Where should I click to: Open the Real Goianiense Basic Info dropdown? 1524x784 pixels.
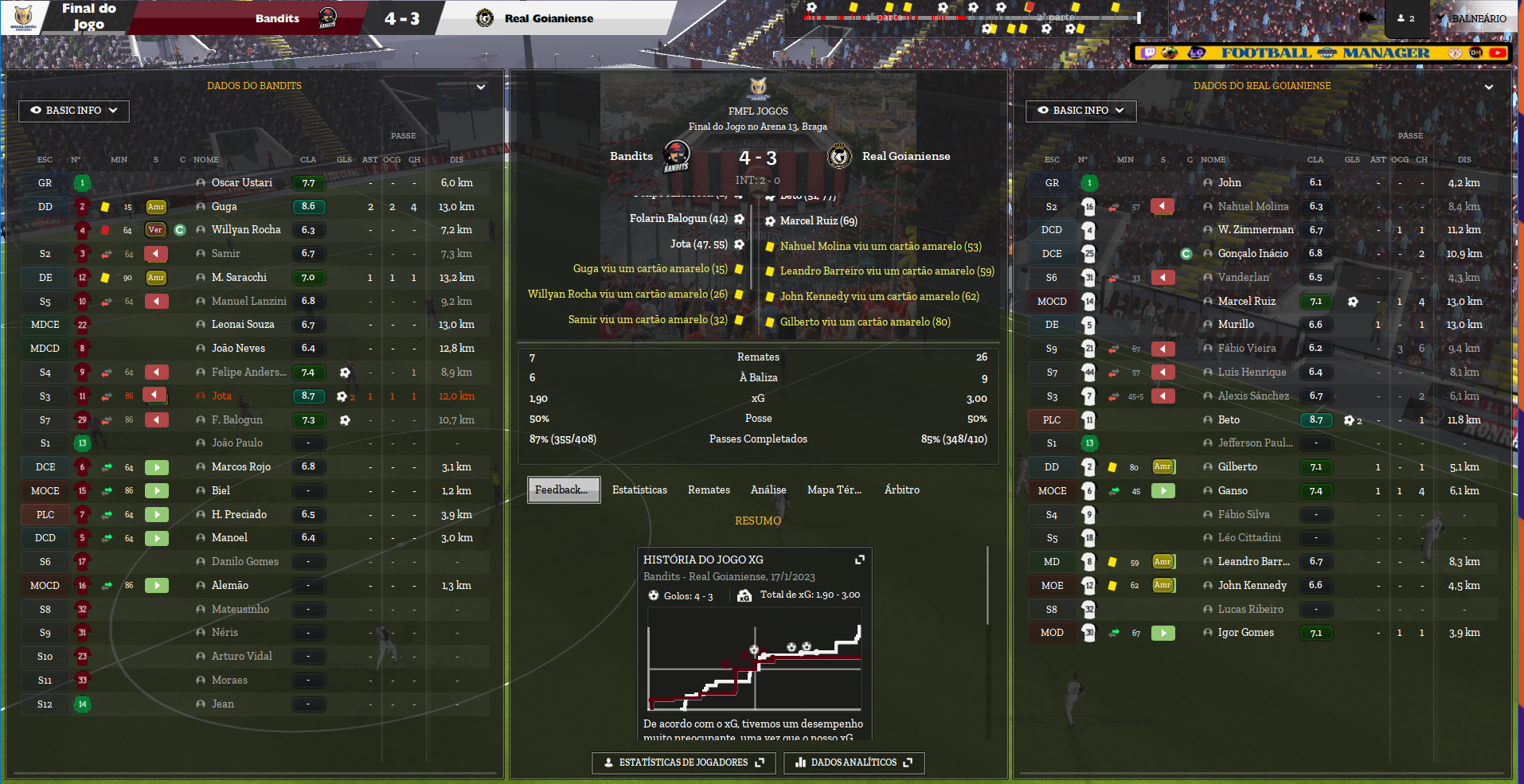[1080, 111]
